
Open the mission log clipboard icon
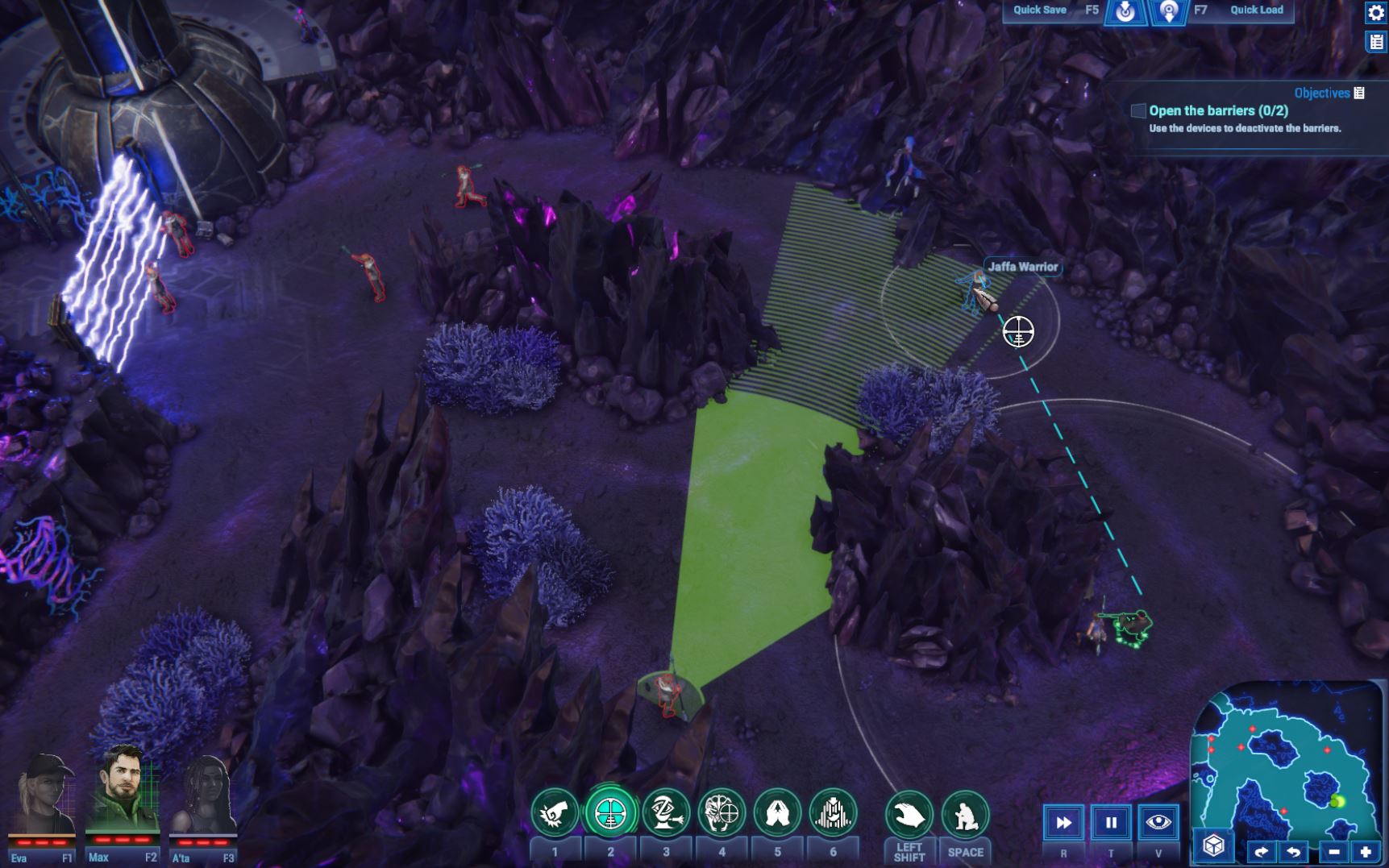pos(1375,42)
